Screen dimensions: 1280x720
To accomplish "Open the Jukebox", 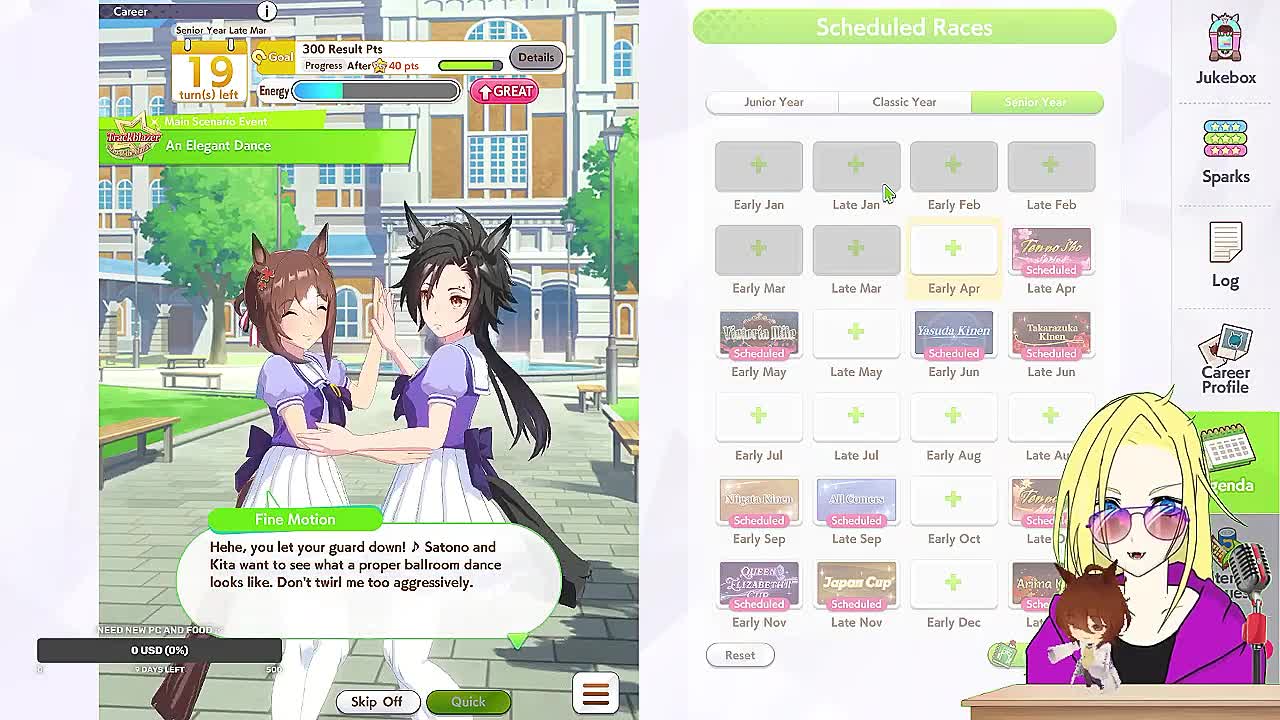I will [1224, 45].
